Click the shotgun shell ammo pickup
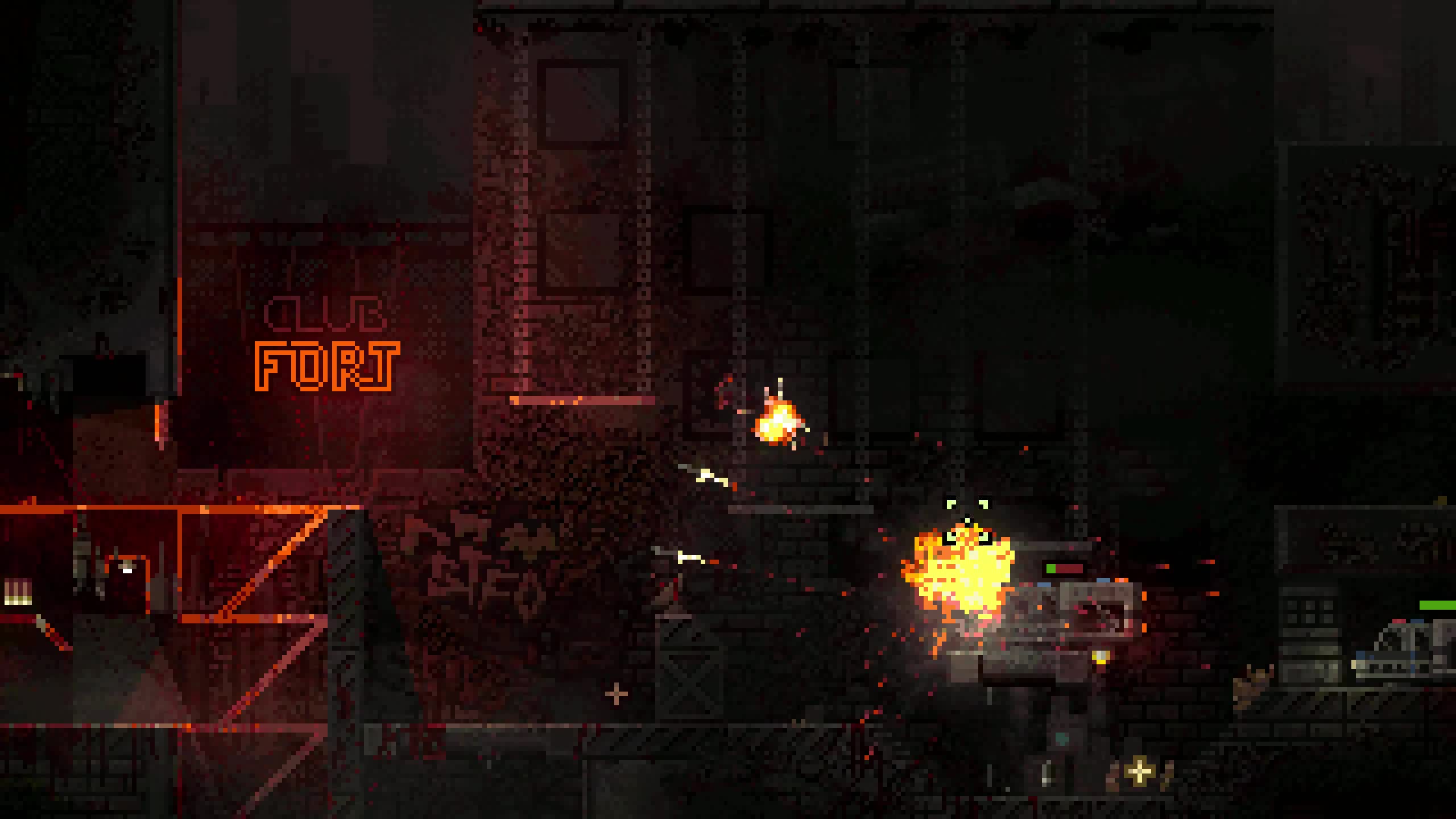The height and width of the screenshot is (819, 1456). click(x=18, y=592)
